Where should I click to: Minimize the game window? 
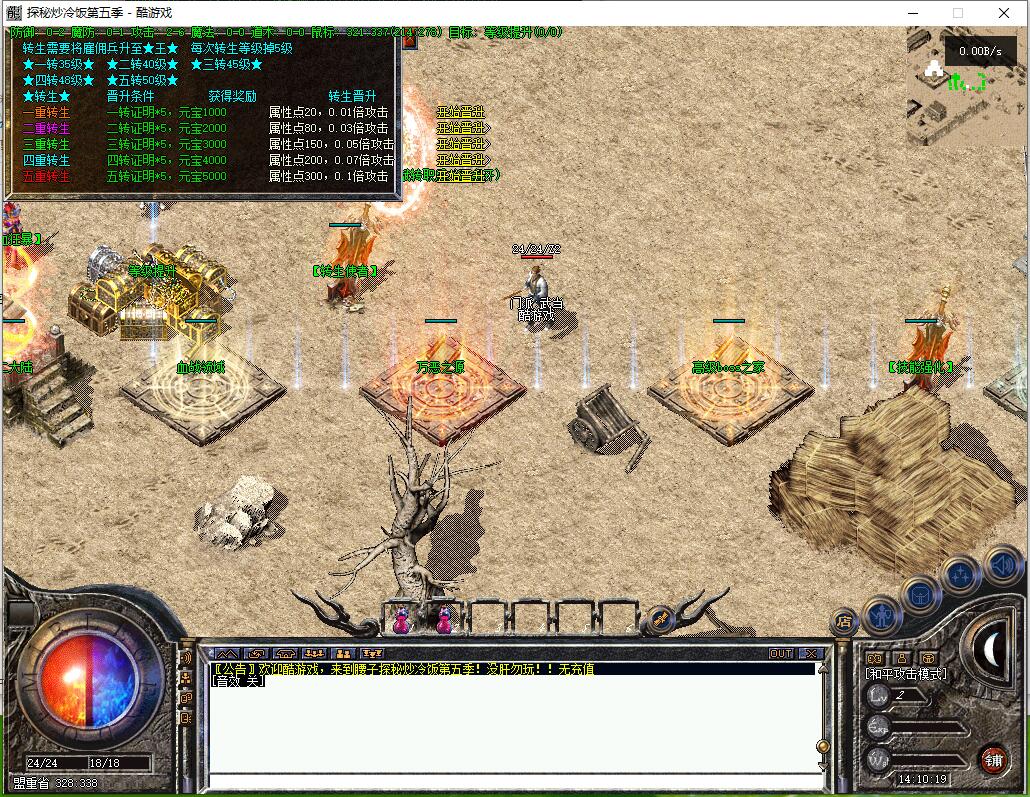click(x=912, y=13)
